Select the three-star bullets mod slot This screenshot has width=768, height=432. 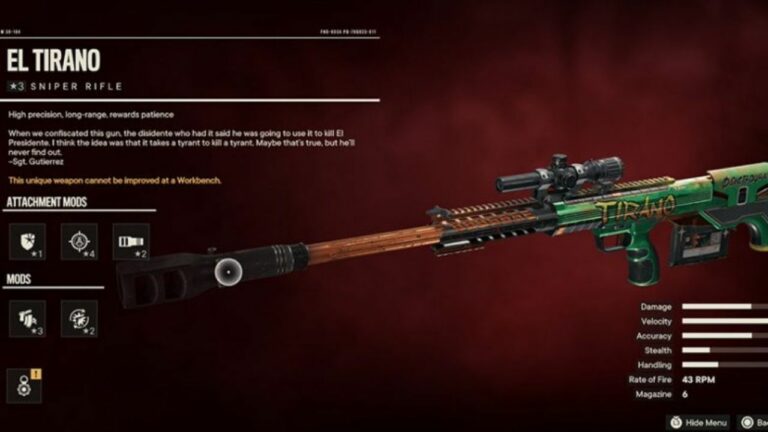[27, 318]
